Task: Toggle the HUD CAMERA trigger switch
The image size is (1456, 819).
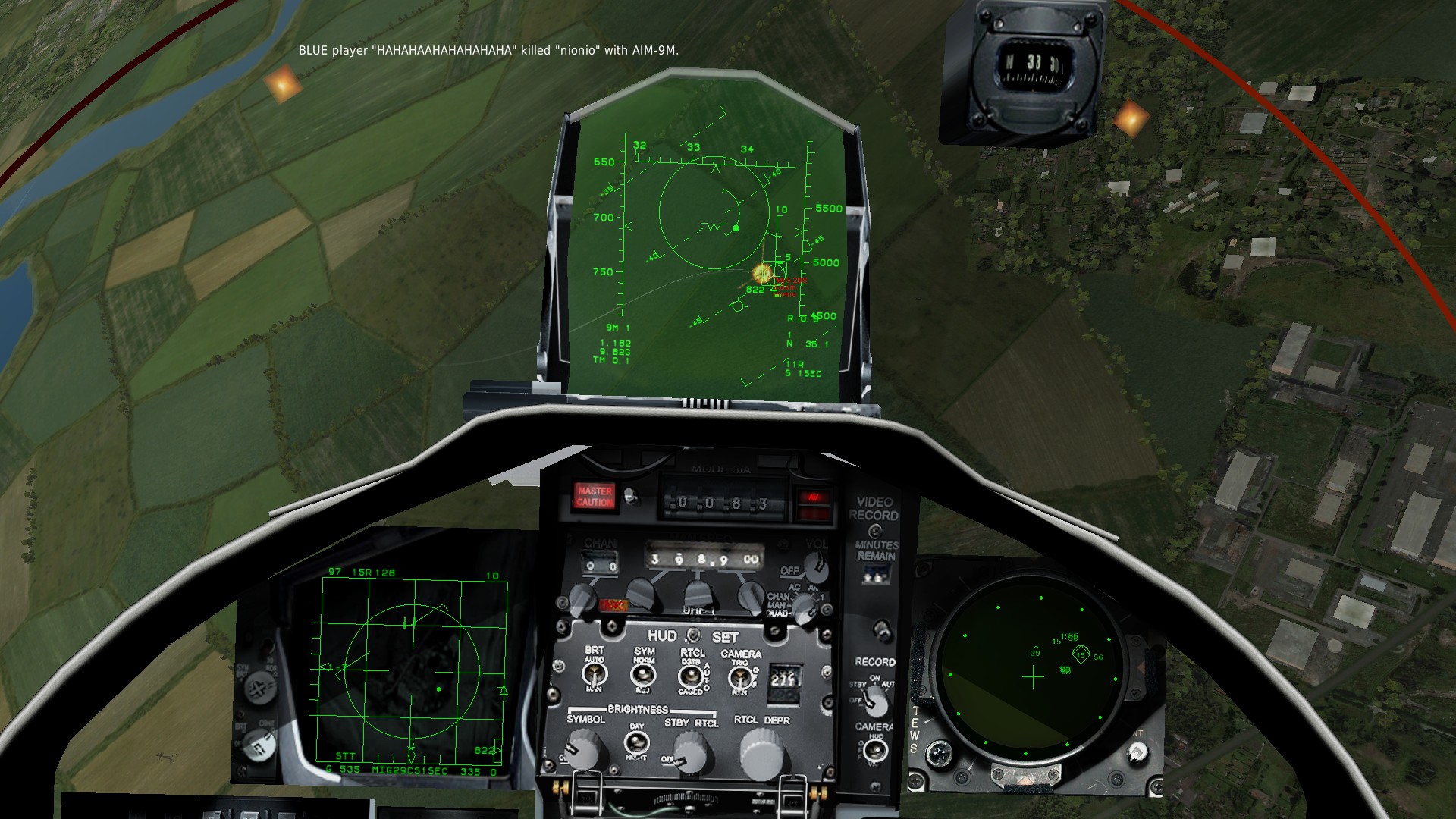Action: 741,677
